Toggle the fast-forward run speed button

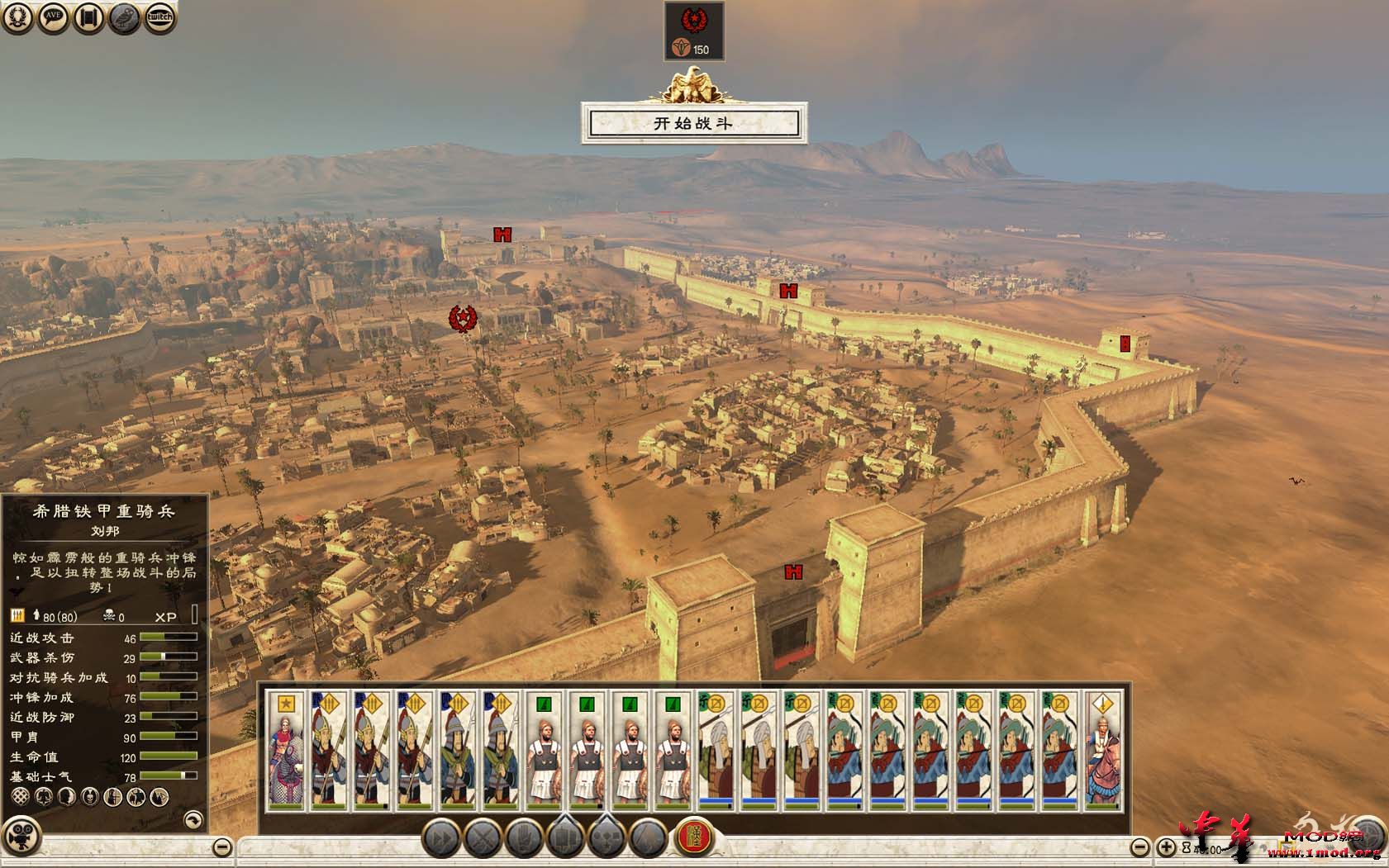tap(441, 839)
